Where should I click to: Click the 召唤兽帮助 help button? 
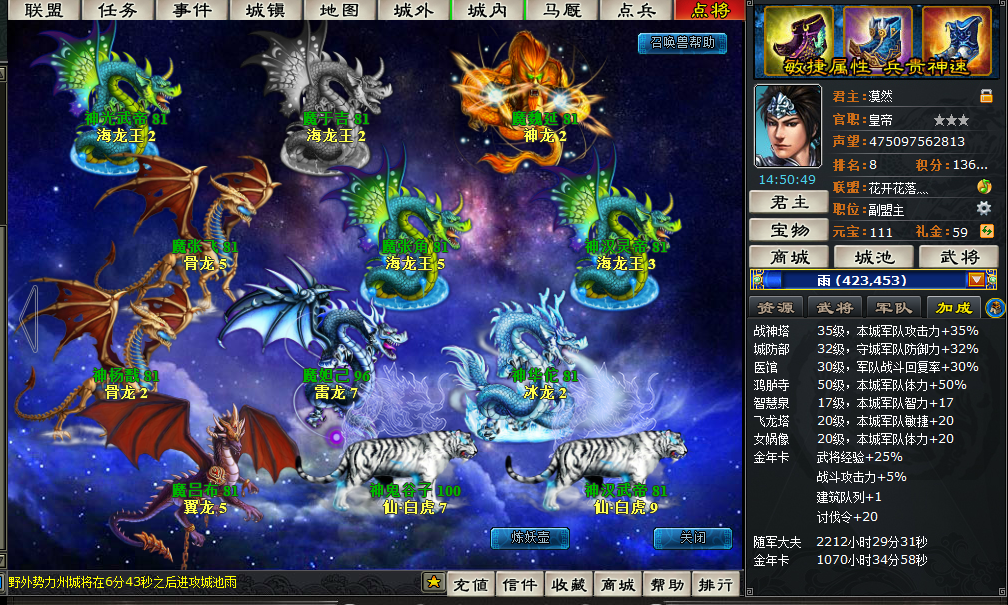point(682,43)
